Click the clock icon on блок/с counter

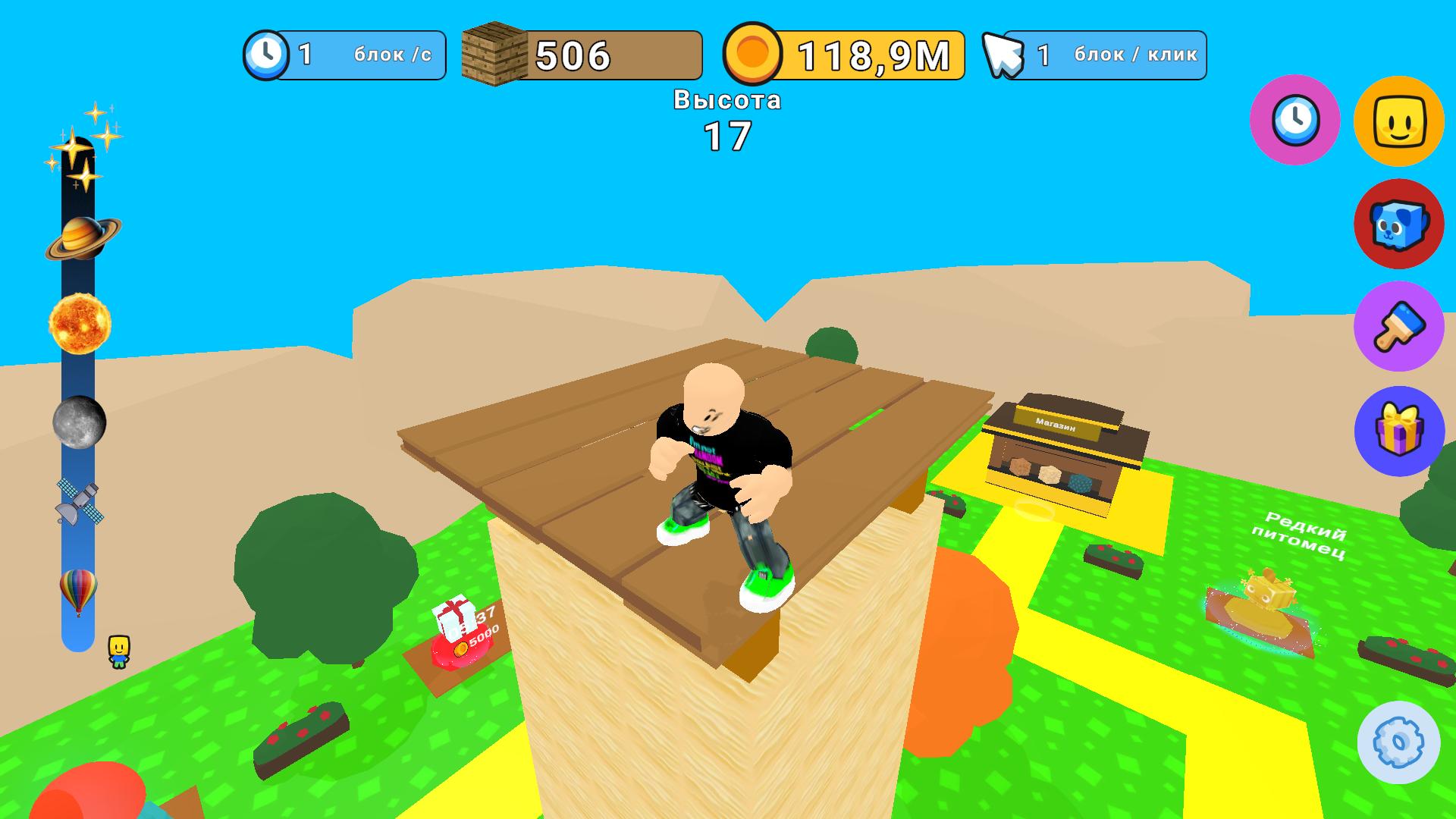[267, 53]
